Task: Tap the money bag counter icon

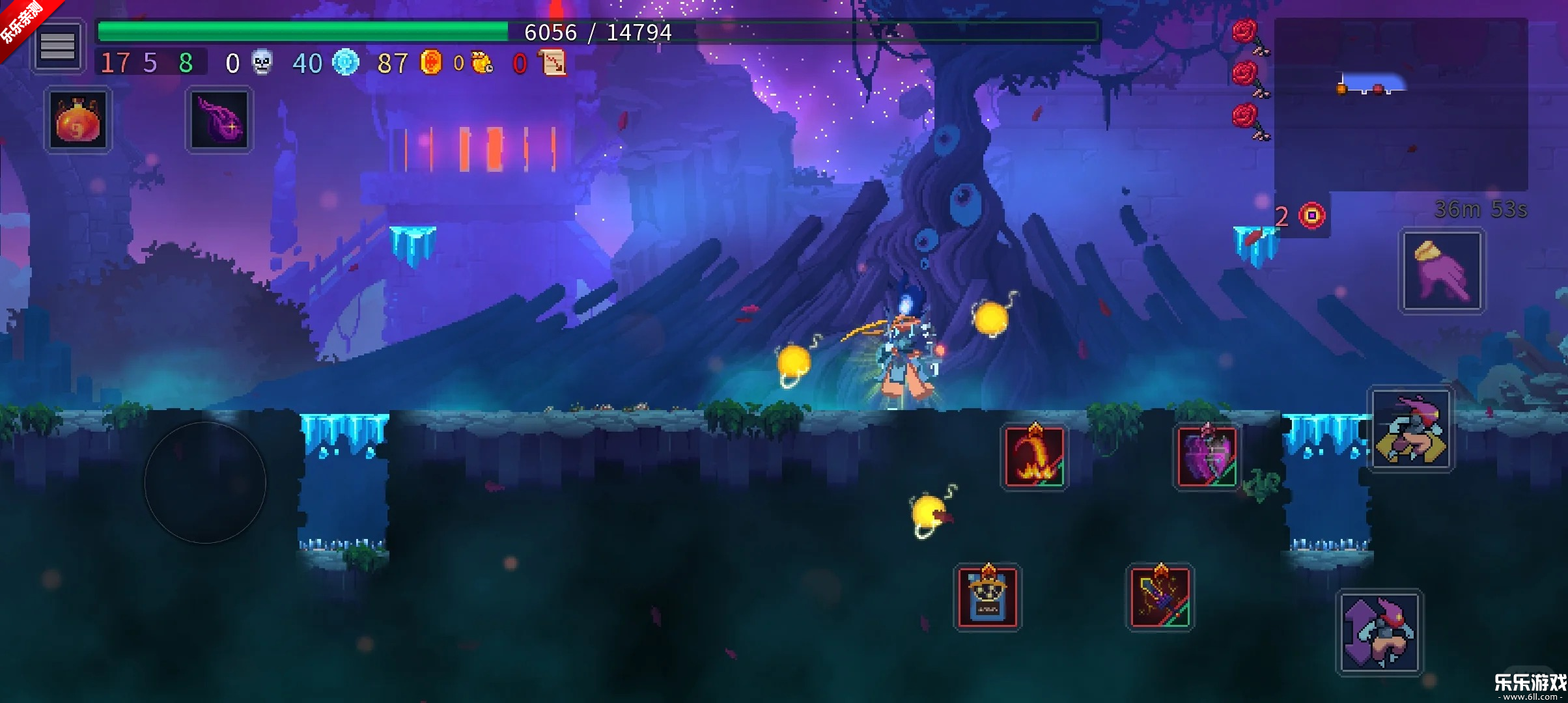Action: pyautogui.click(x=480, y=62)
